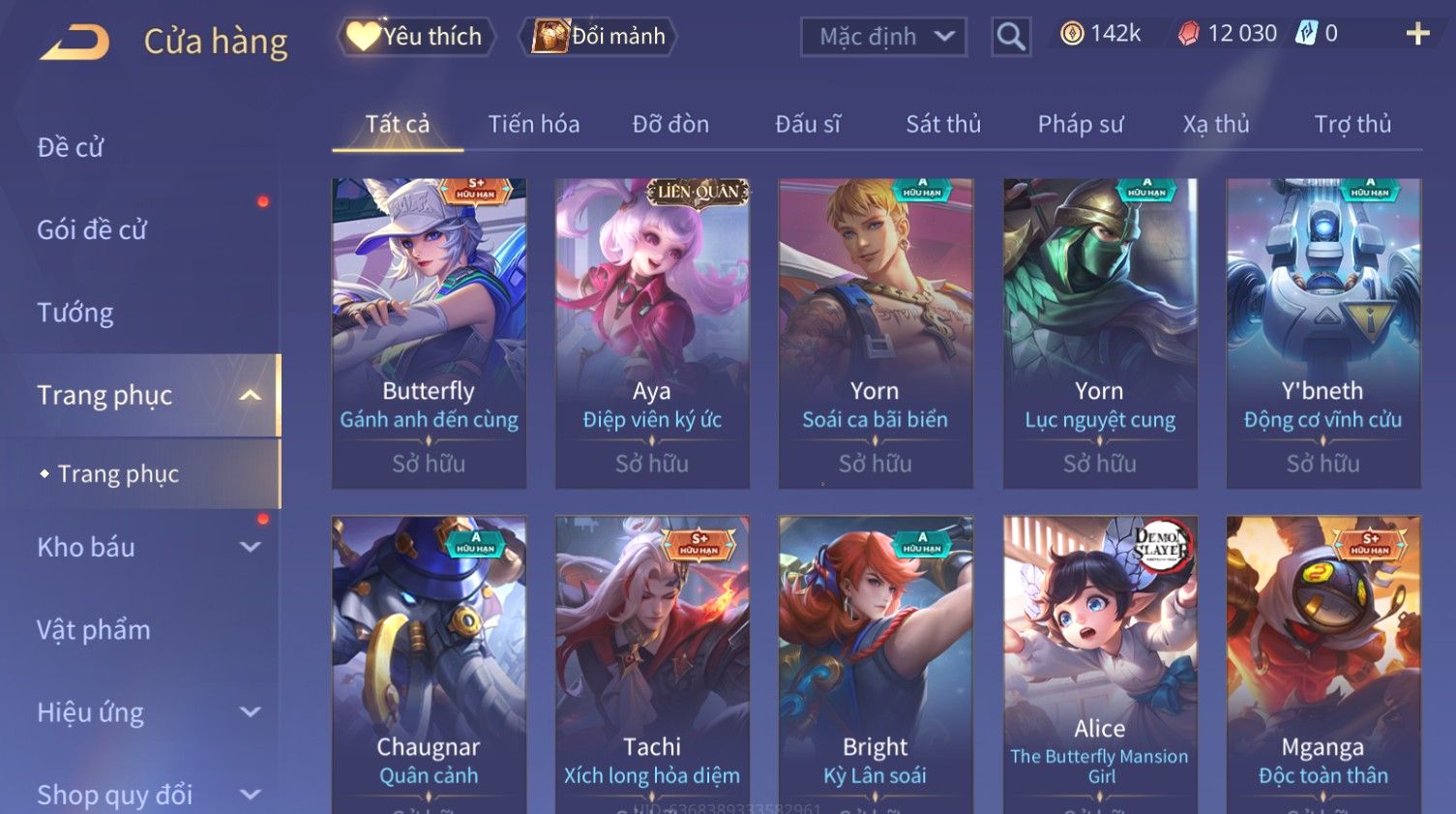Go back using the return arrow

(74, 42)
